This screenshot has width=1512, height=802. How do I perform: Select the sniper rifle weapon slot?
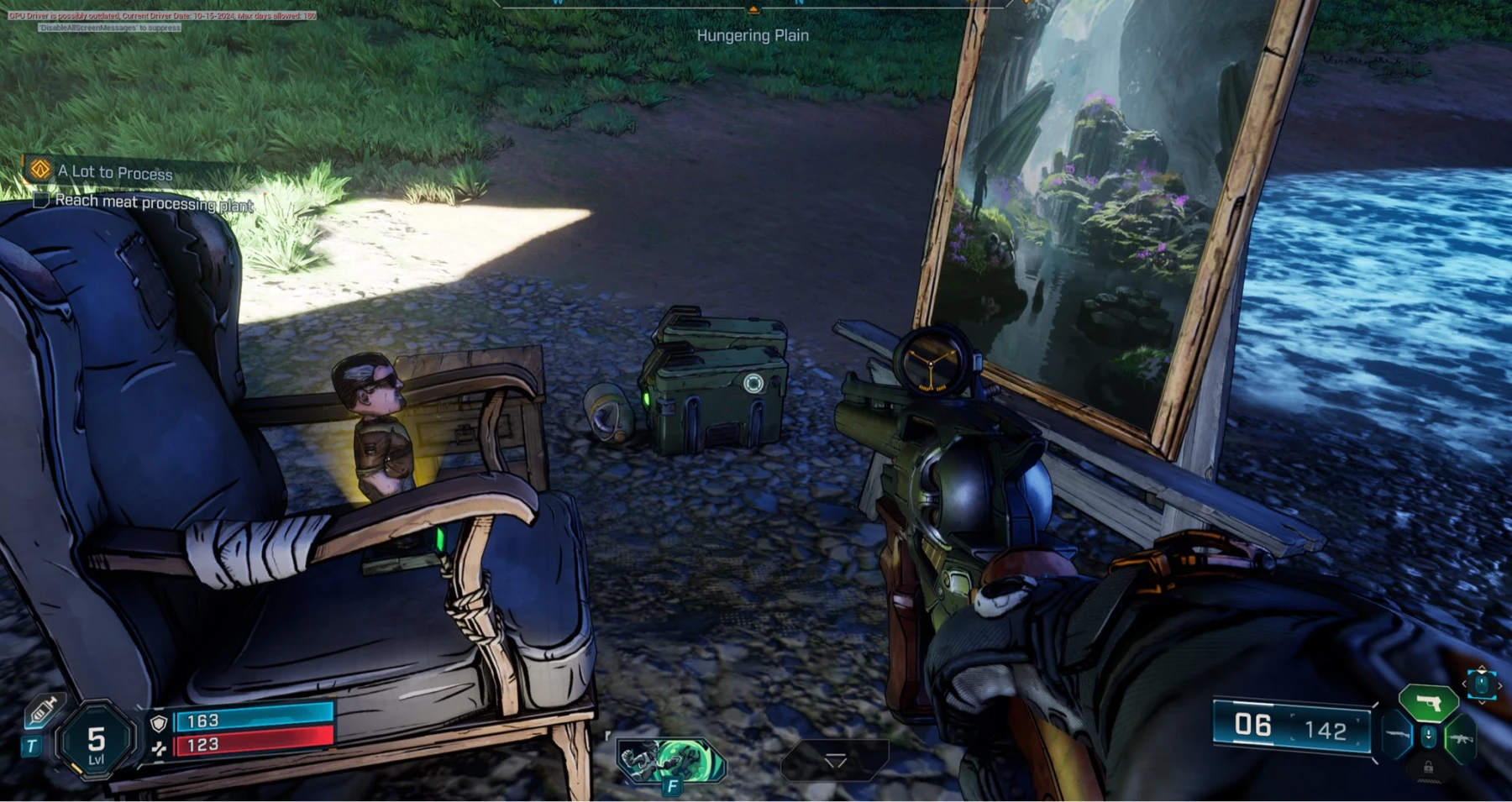1398,734
